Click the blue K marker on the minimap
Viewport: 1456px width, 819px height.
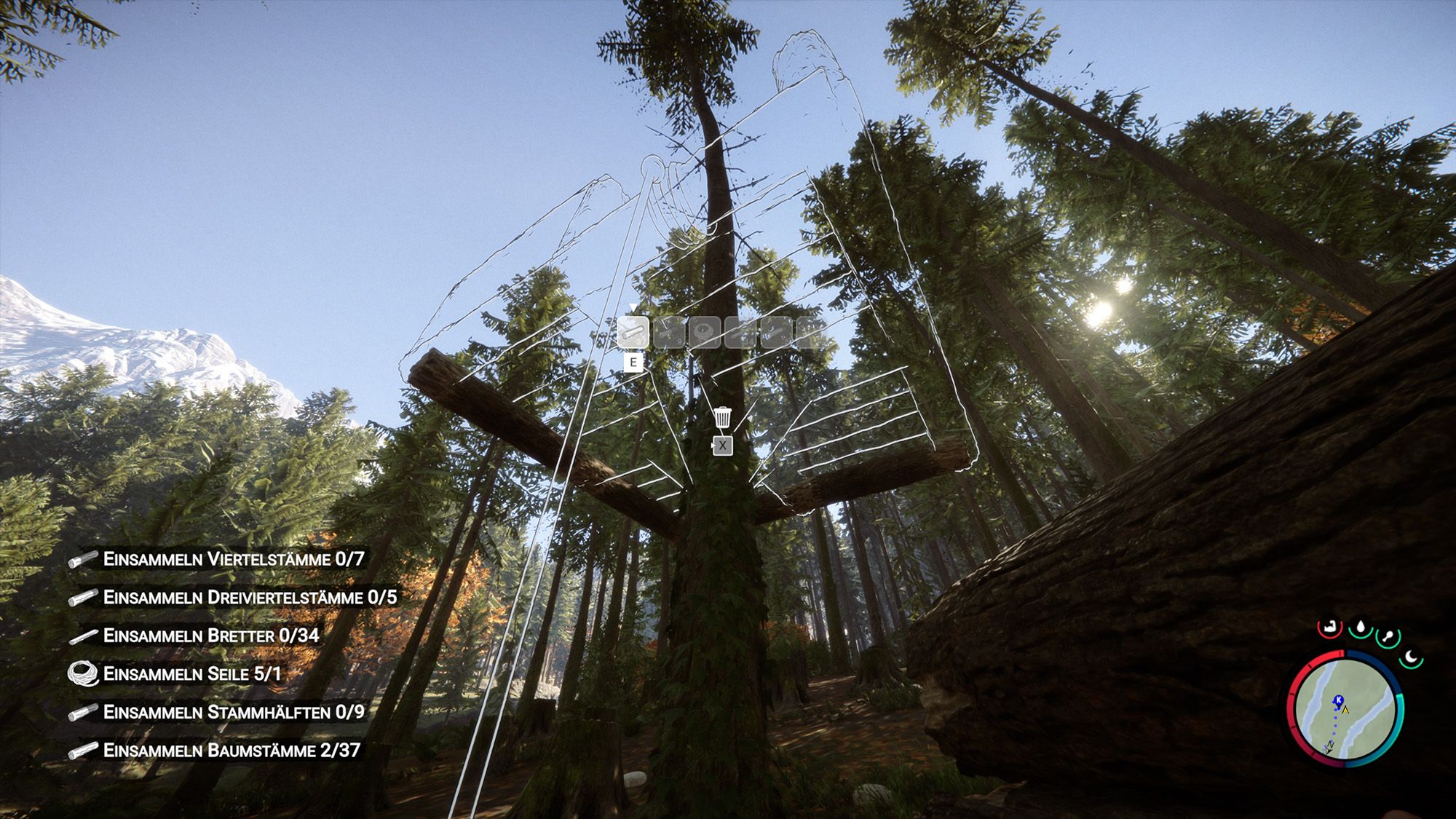pyautogui.click(x=1339, y=700)
